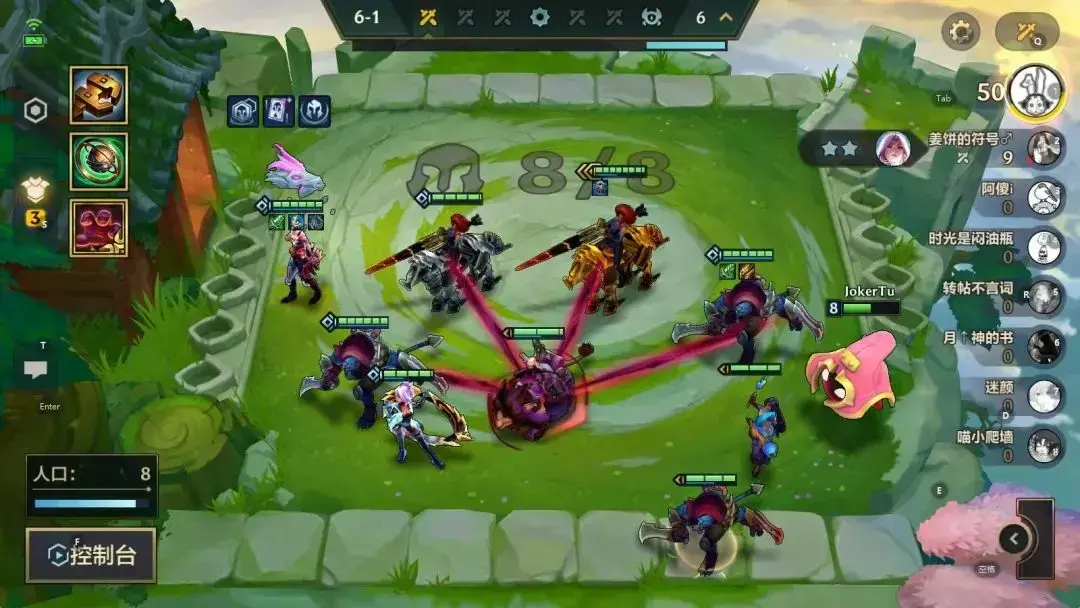
Task: Toggle the hexagon augment icon
Action: coord(36,111)
